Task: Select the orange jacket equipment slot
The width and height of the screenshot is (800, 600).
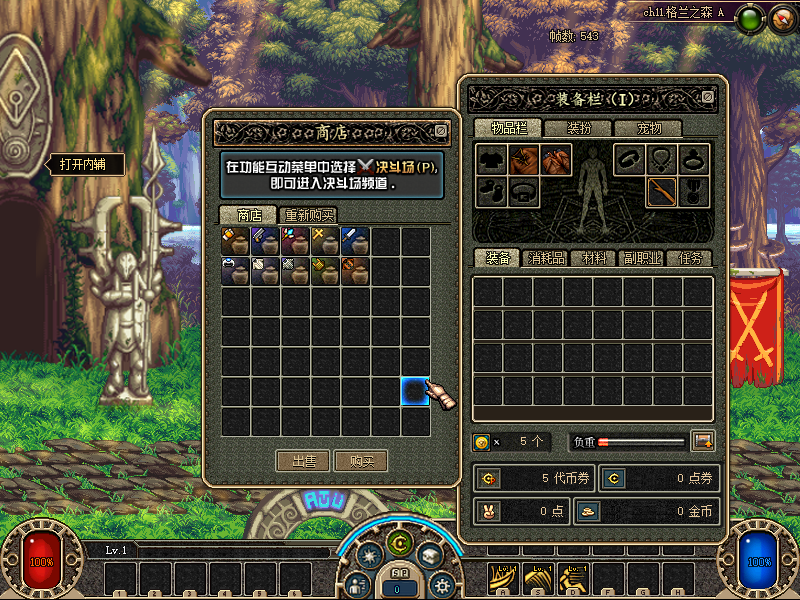Action: tap(524, 159)
